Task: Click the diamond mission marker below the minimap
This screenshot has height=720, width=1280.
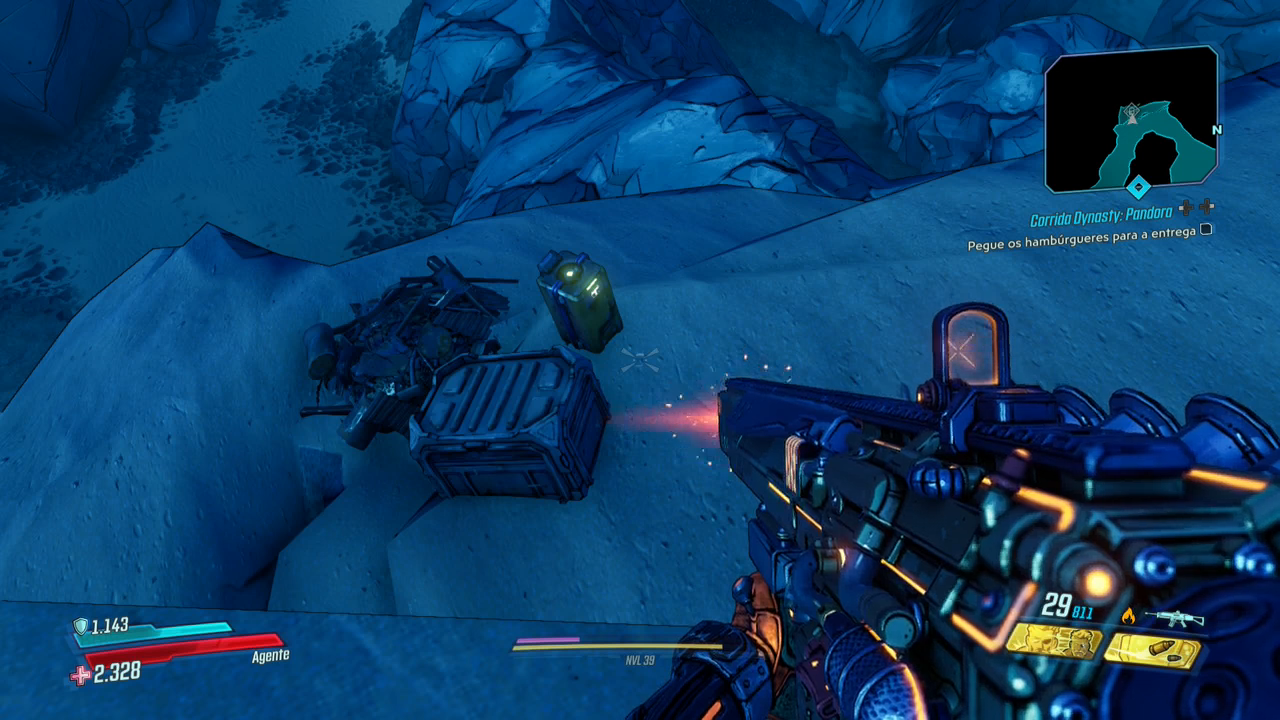Action: click(x=1137, y=187)
